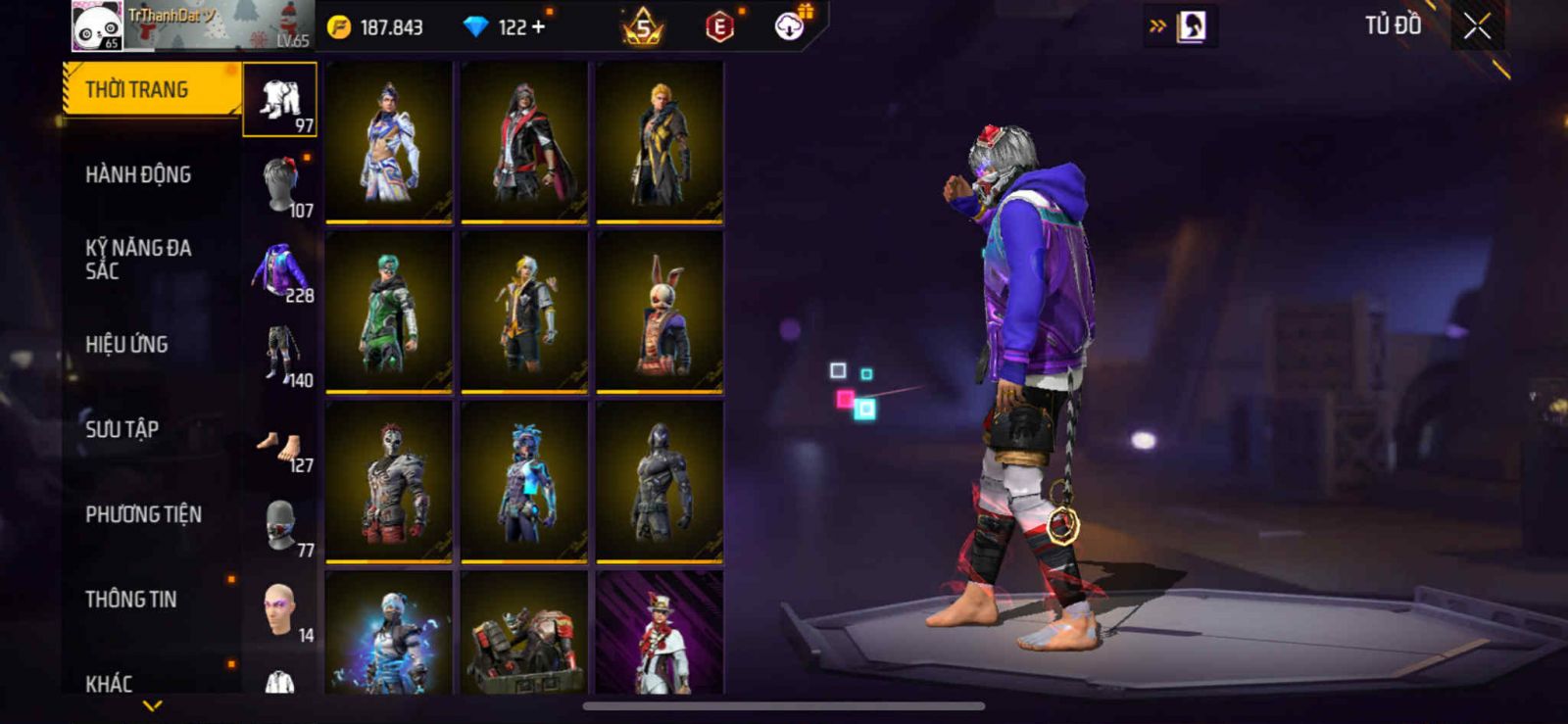1568x724 pixels.
Task: Select the rabbit-eared costume thumbnail
Action: [x=660, y=314]
